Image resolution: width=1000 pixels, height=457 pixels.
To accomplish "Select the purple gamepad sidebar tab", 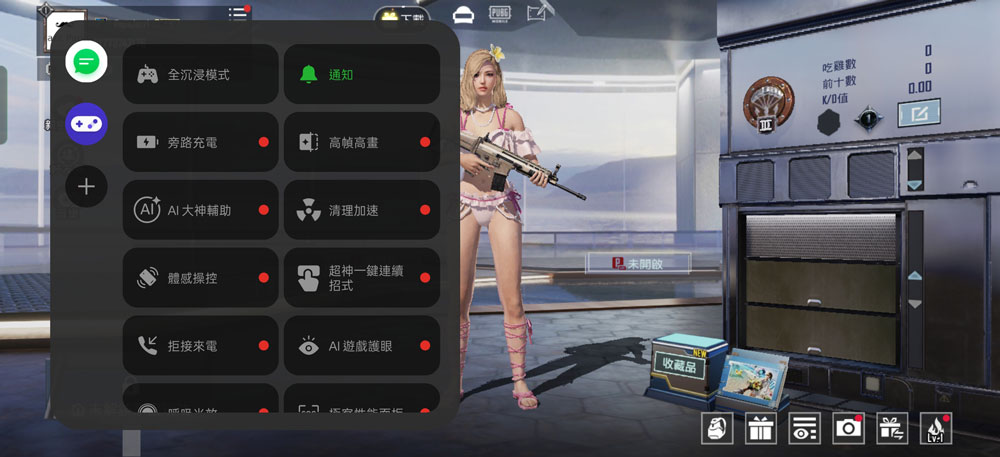I will click(86, 124).
